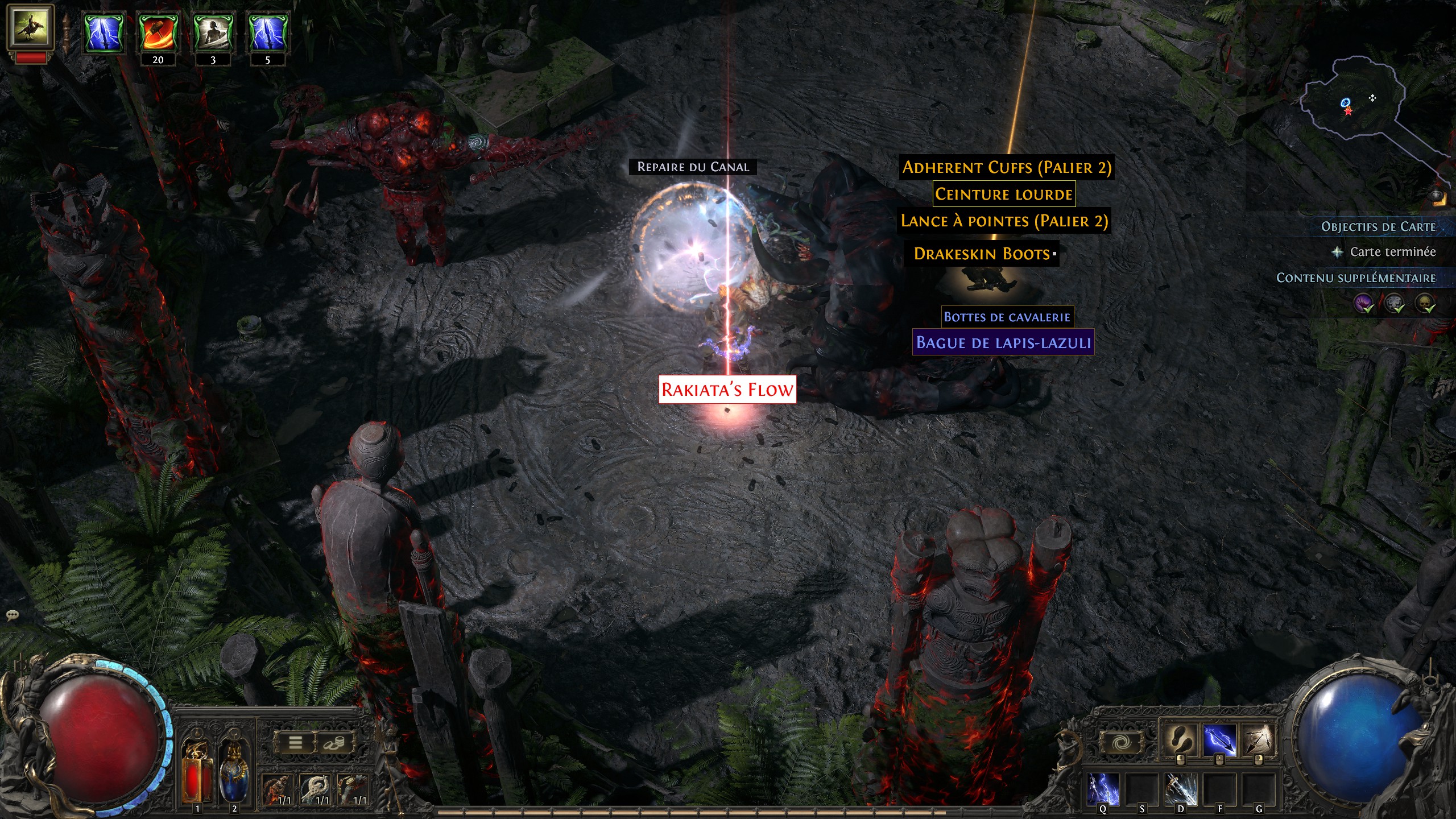The image size is (1456, 819).
Task: Select the scattered spears skill slot
Action: click(x=1258, y=739)
